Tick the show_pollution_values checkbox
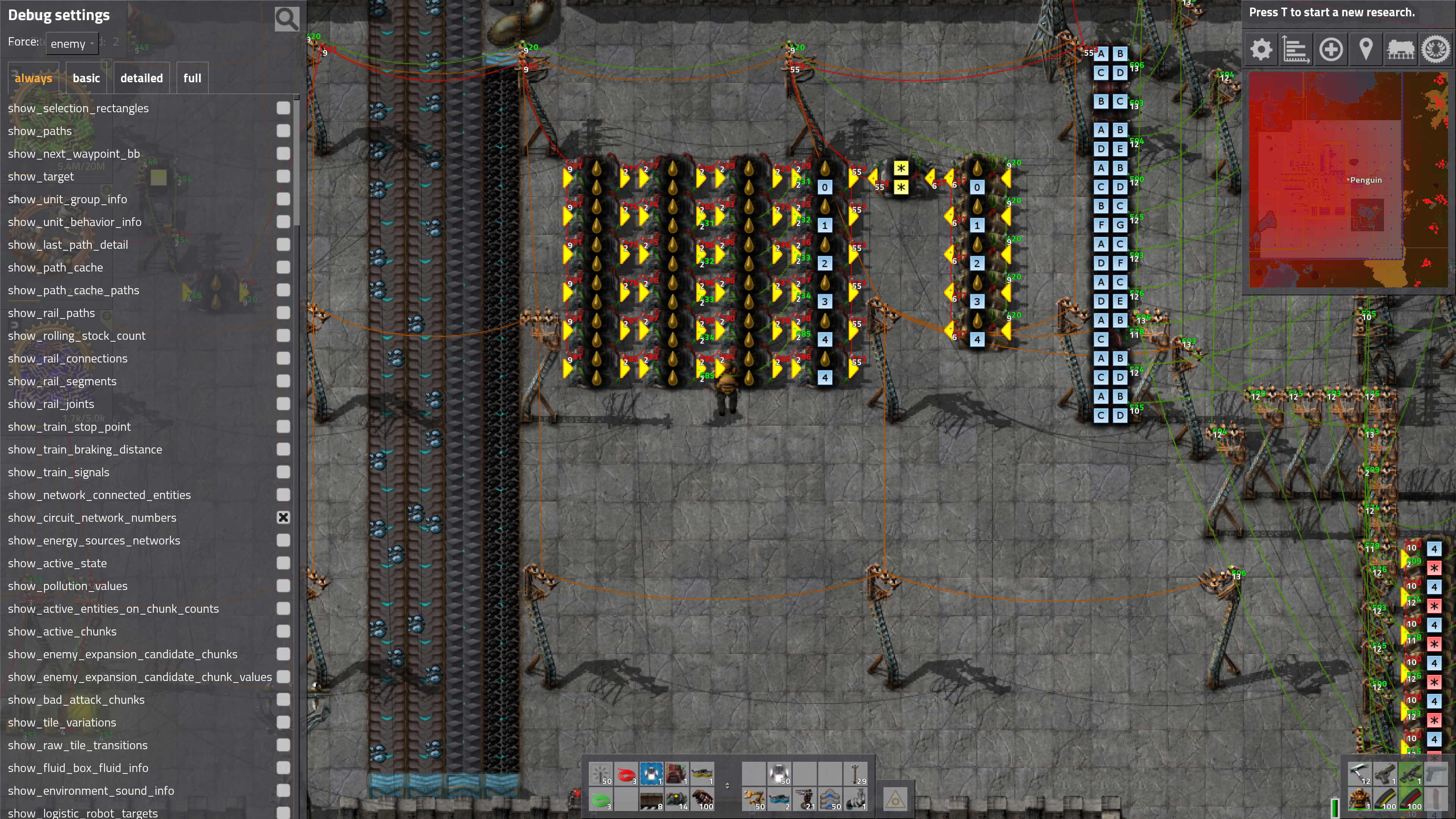 (283, 585)
